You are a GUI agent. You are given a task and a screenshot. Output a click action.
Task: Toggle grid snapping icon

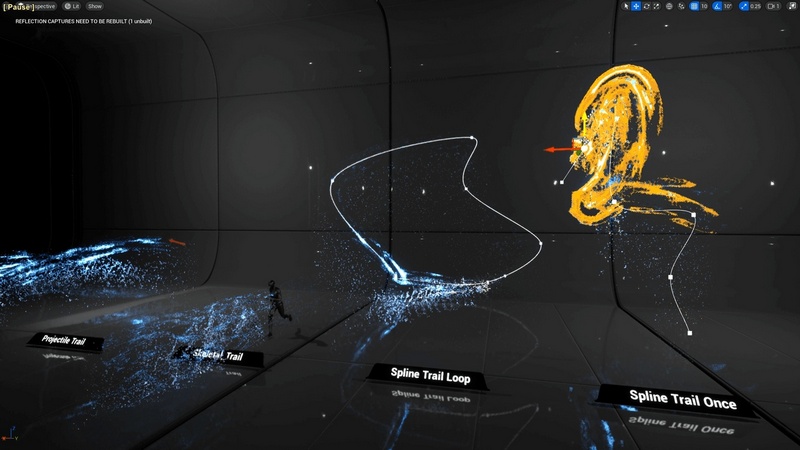pyautogui.click(x=695, y=6)
